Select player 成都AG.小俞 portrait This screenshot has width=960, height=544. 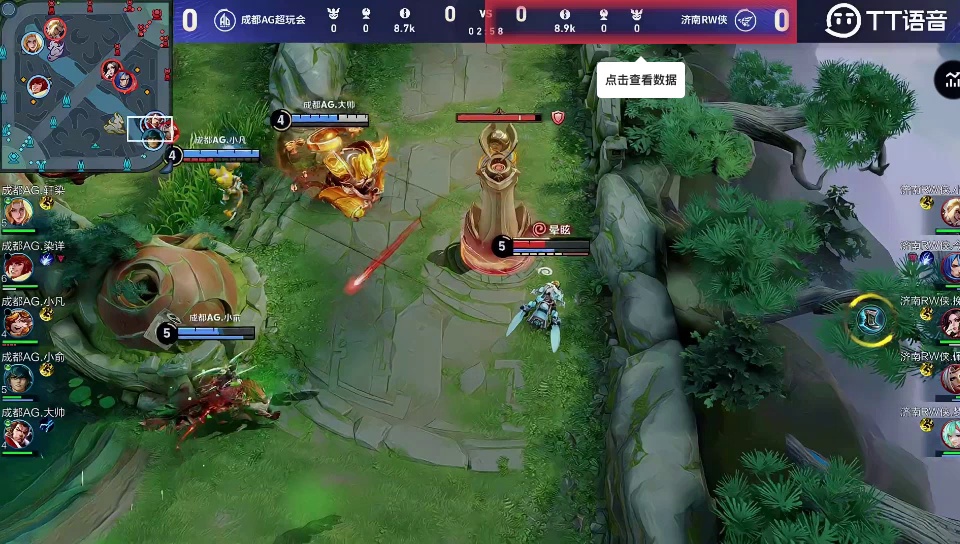click(18, 377)
